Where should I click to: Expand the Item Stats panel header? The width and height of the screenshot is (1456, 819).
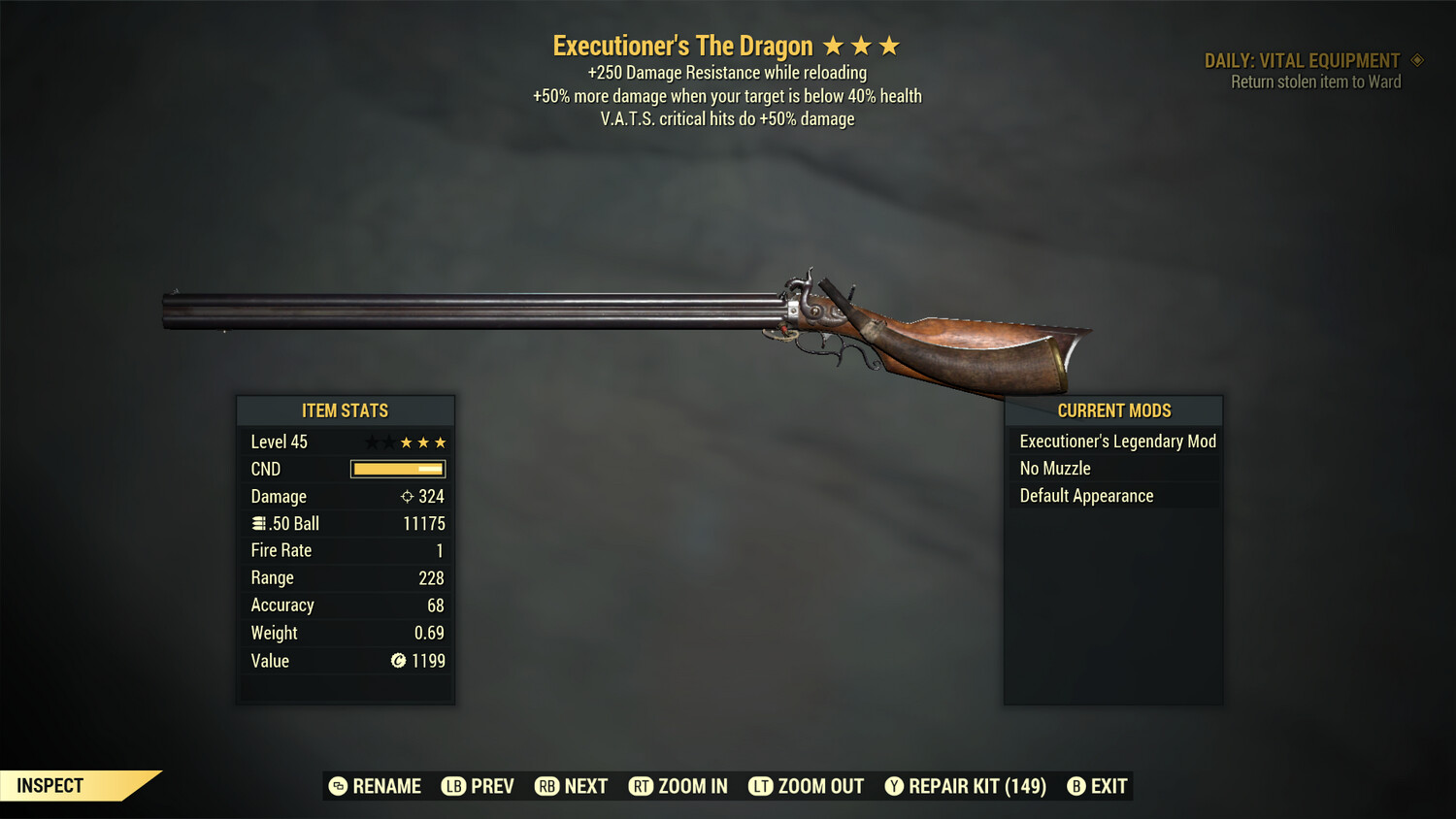tap(346, 410)
